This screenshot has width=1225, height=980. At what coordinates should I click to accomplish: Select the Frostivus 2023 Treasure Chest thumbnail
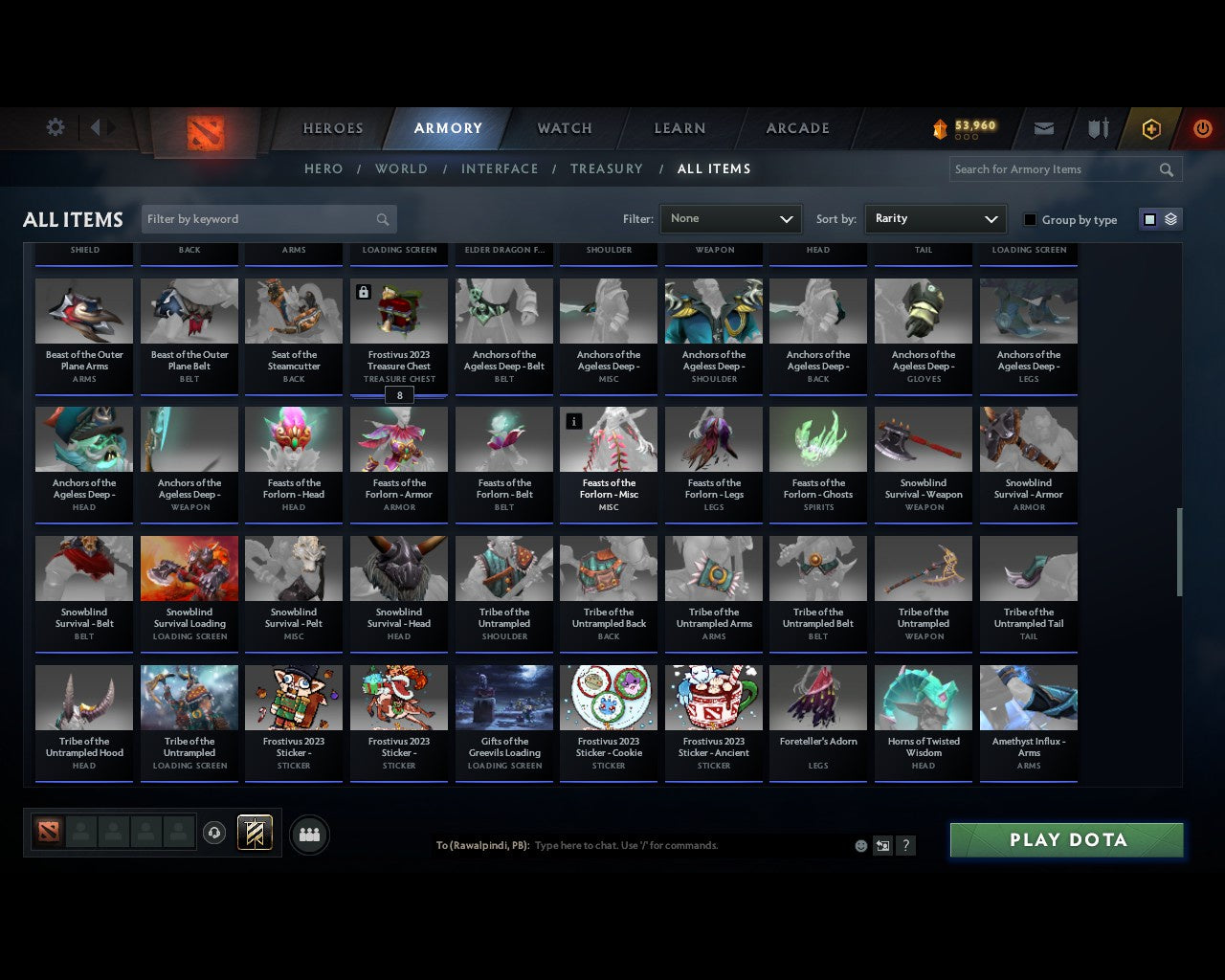tap(399, 310)
